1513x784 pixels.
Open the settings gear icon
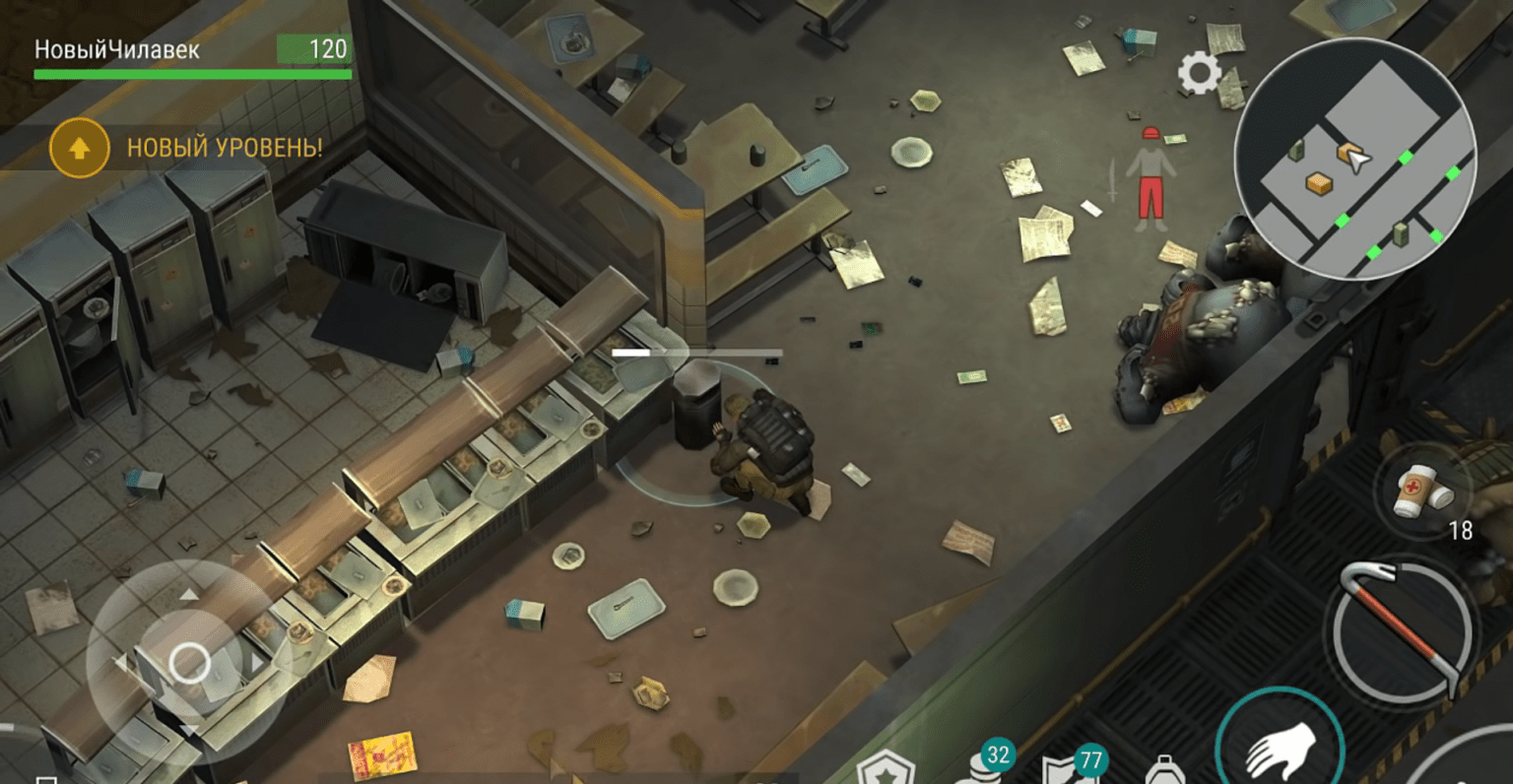click(1198, 72)
